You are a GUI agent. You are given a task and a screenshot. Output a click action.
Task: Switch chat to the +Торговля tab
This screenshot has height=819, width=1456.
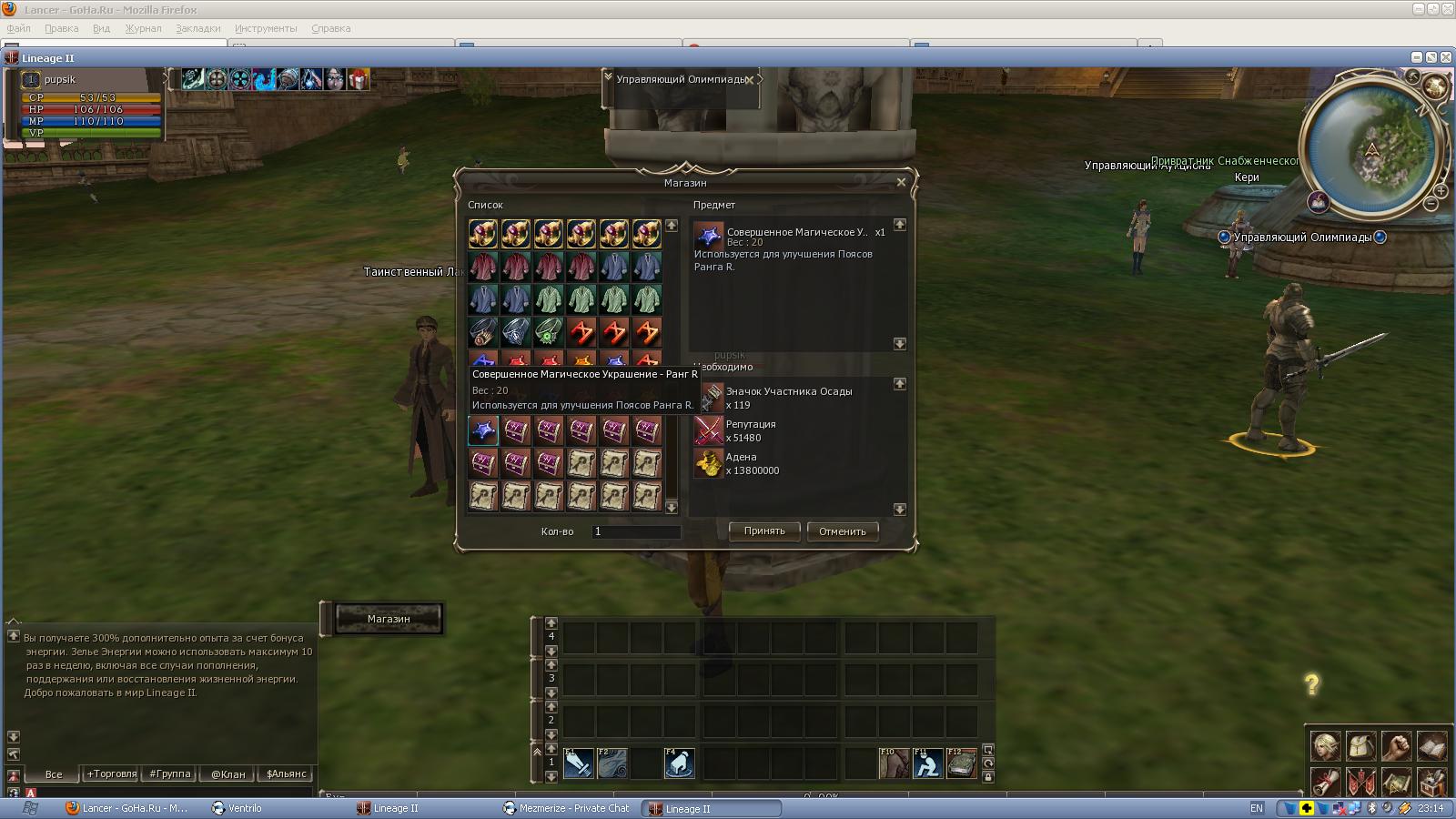coord(111,774)
